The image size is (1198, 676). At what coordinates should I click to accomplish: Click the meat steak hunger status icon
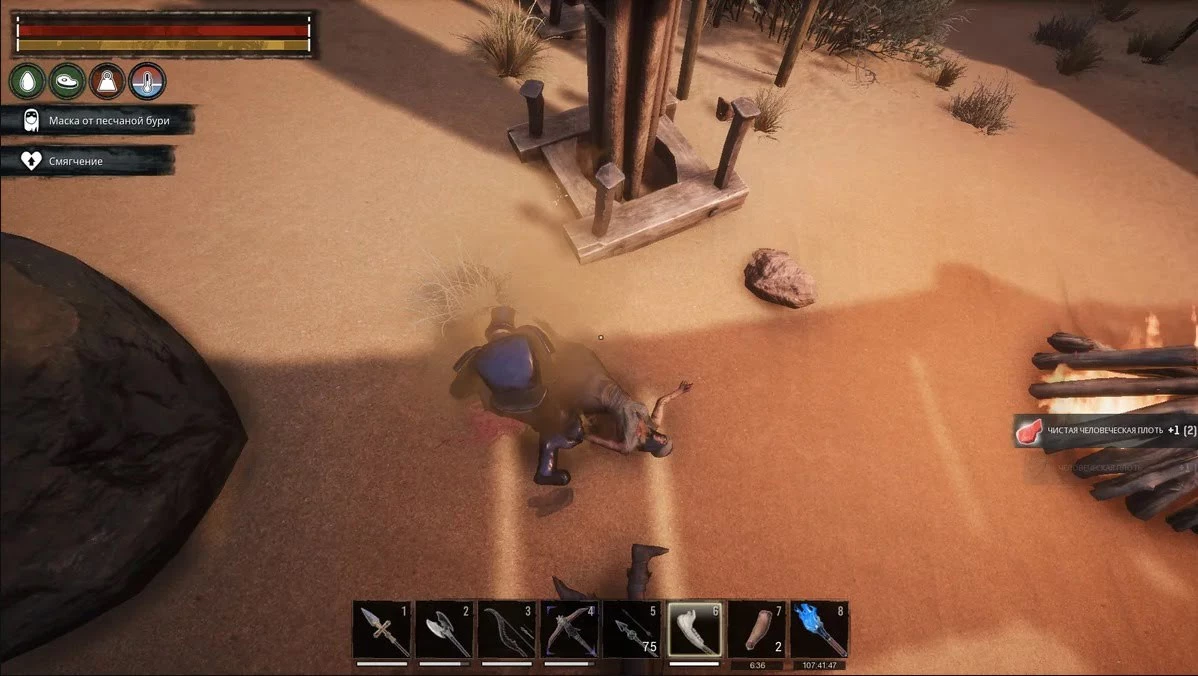[x=67, y=80]
